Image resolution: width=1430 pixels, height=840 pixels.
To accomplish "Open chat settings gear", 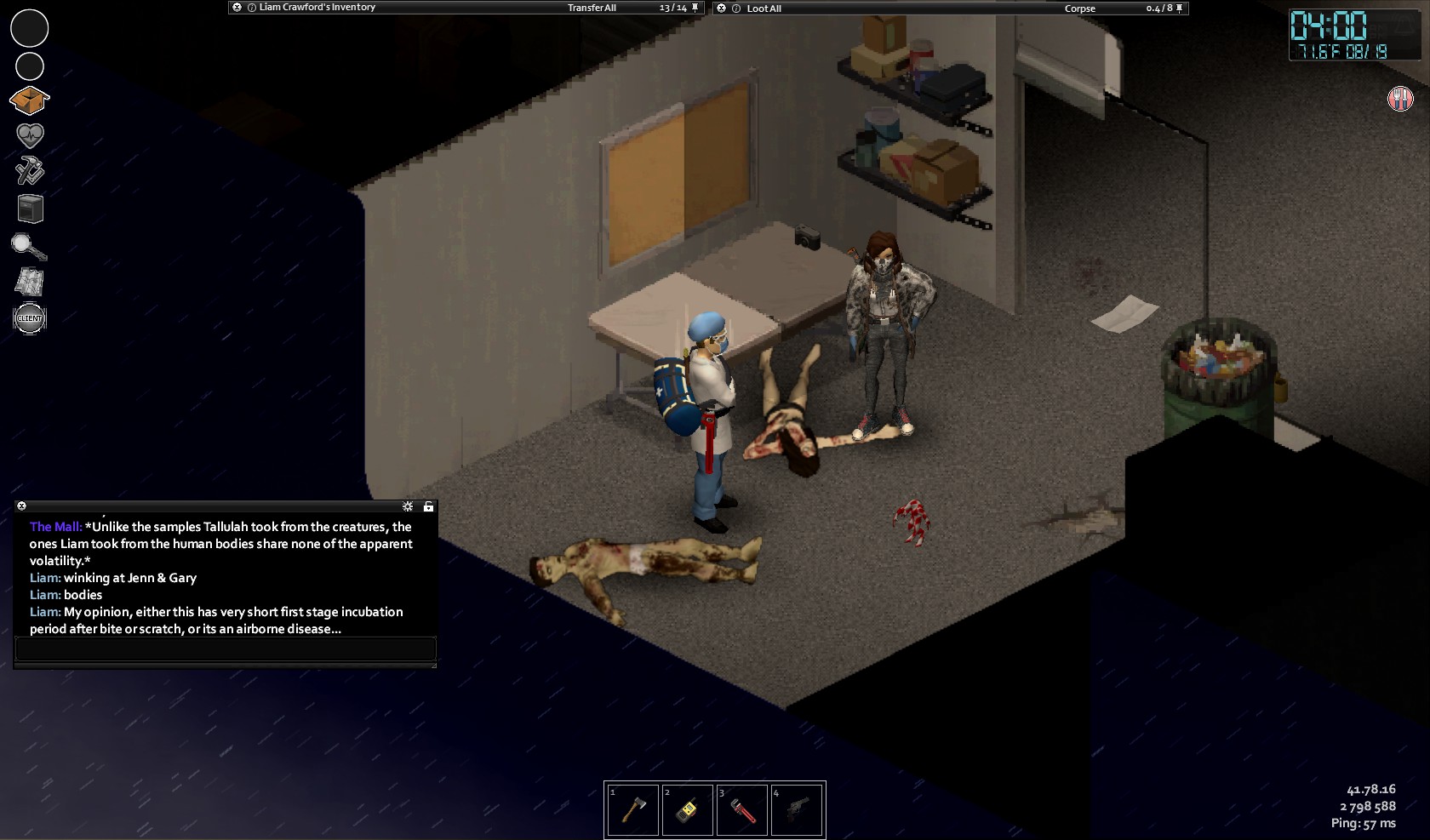I will (x=408, y=506).
